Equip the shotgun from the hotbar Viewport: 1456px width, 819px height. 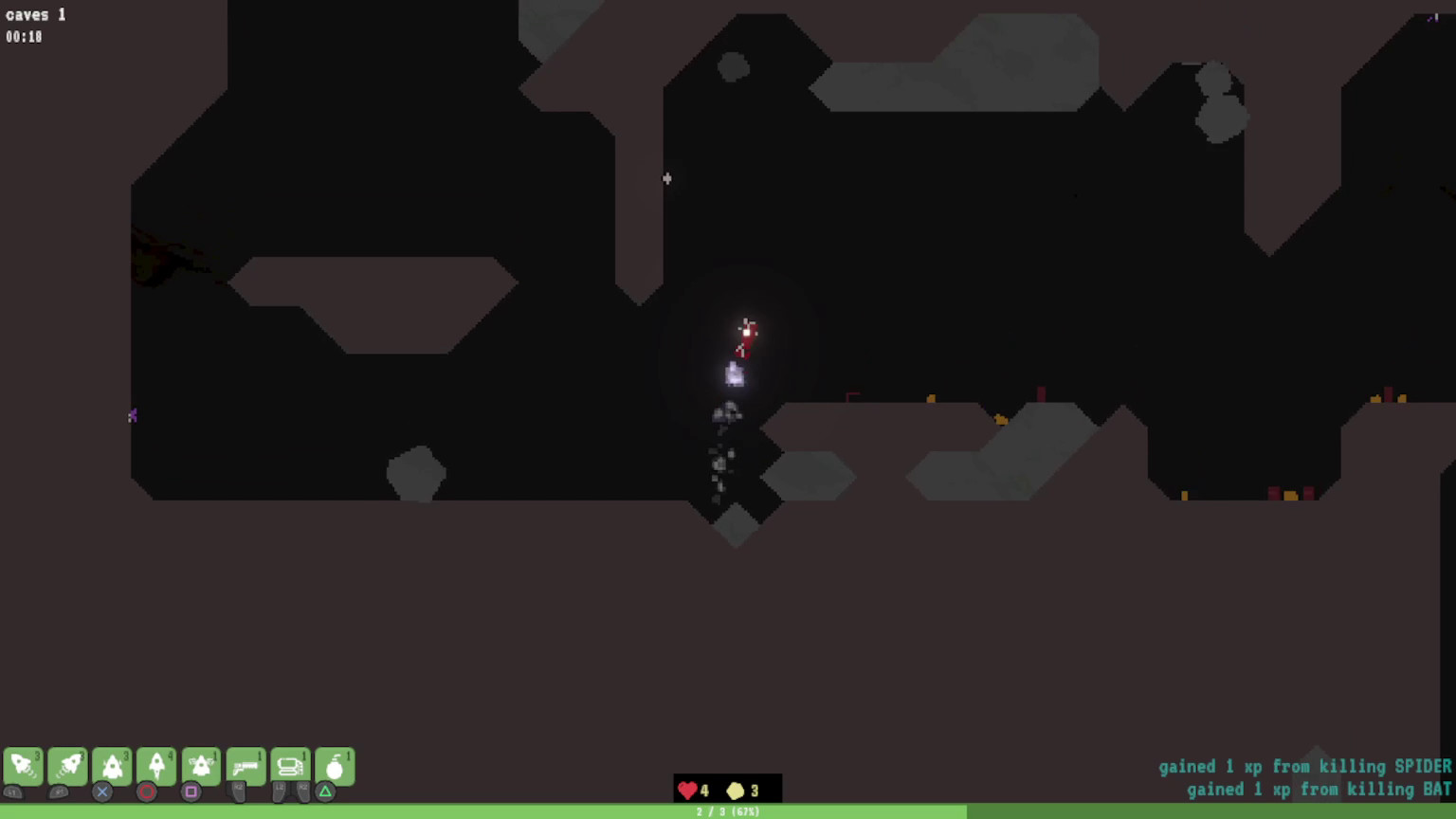pos(245,764)
